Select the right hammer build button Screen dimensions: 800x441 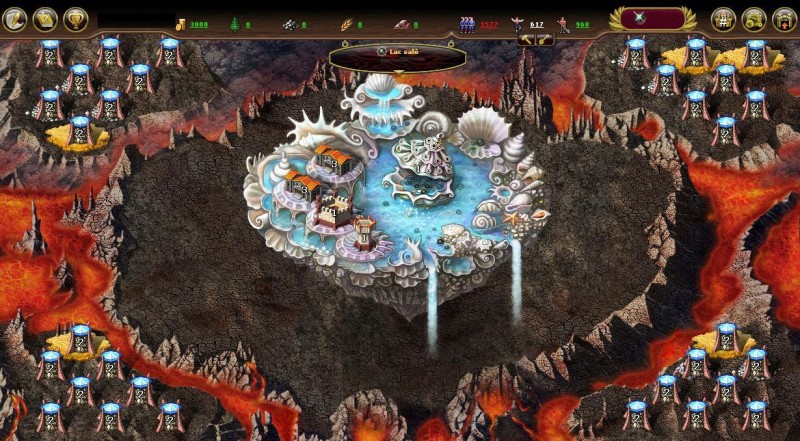click(x=545, y=40)
